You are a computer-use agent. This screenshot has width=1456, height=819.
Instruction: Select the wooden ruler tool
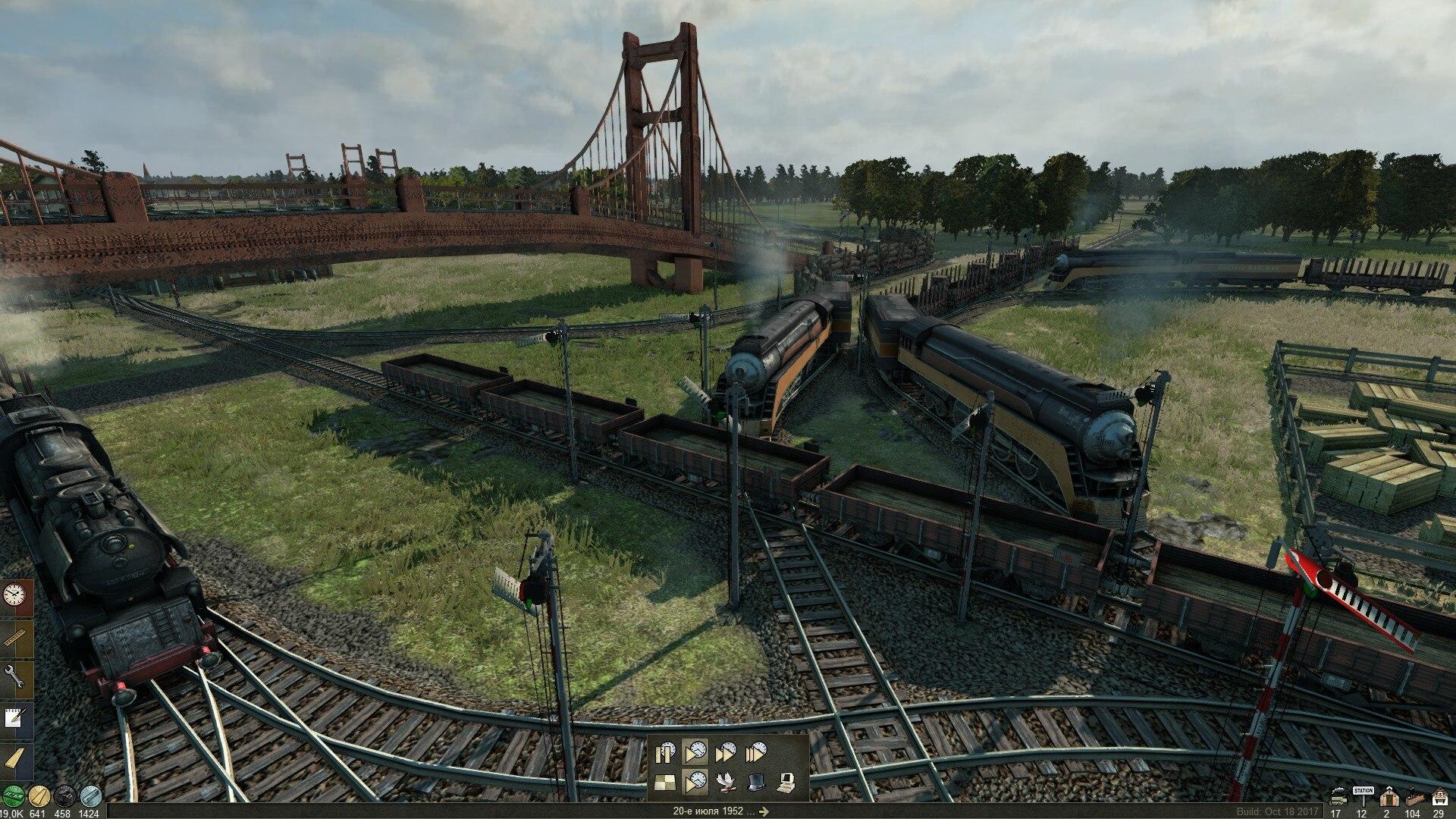coord(16,635)
